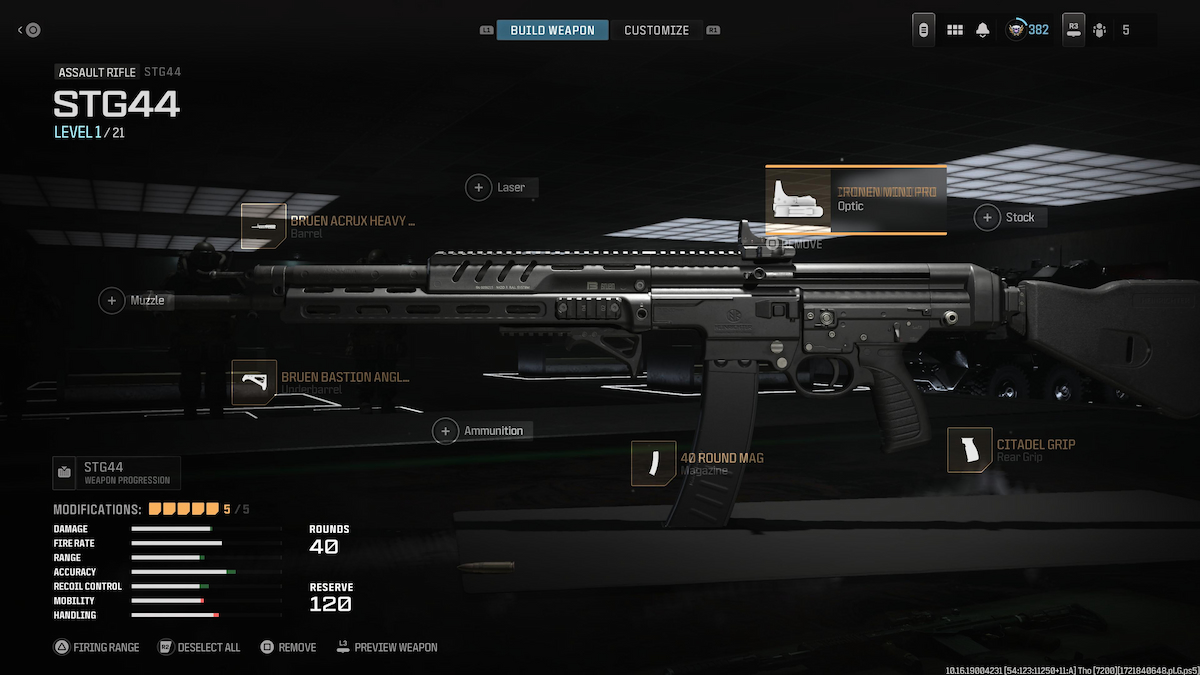Screen dimensions: 1200x675
Task: Enter the Firing Range
Action: [x=97, y=647]
